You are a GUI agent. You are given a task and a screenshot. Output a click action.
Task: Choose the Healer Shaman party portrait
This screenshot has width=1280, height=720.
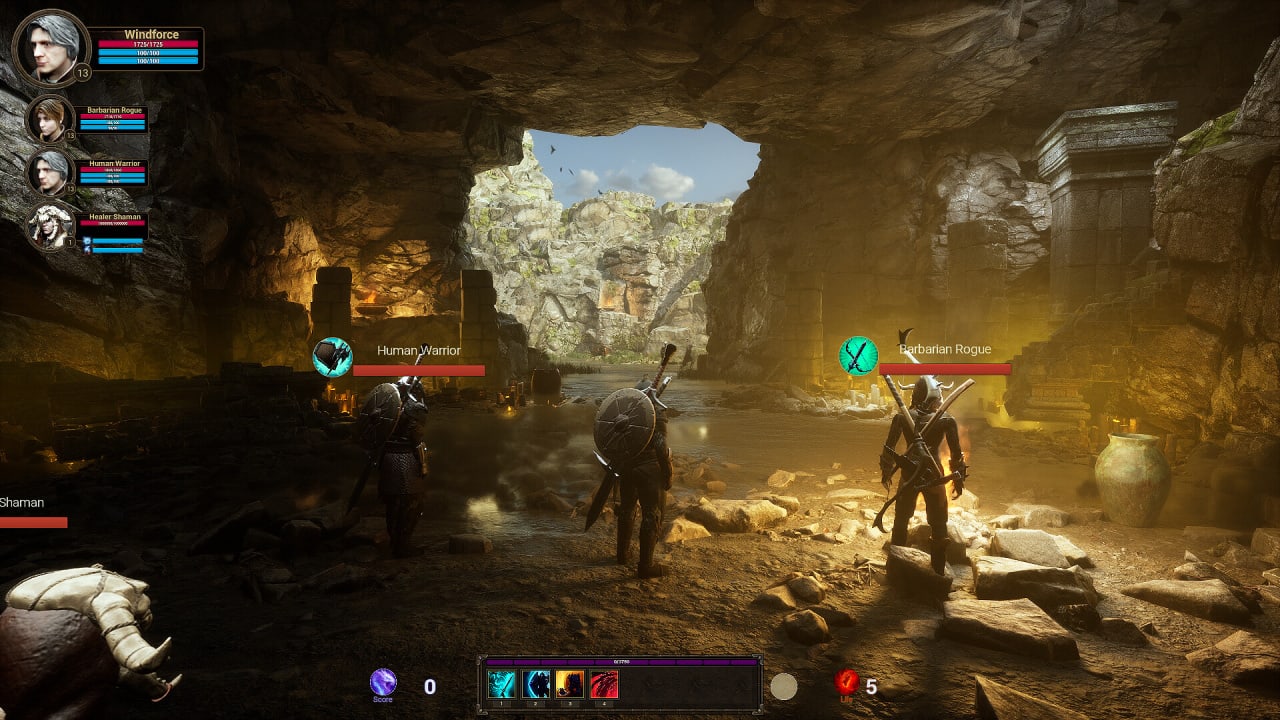click(x=49, y=226)
